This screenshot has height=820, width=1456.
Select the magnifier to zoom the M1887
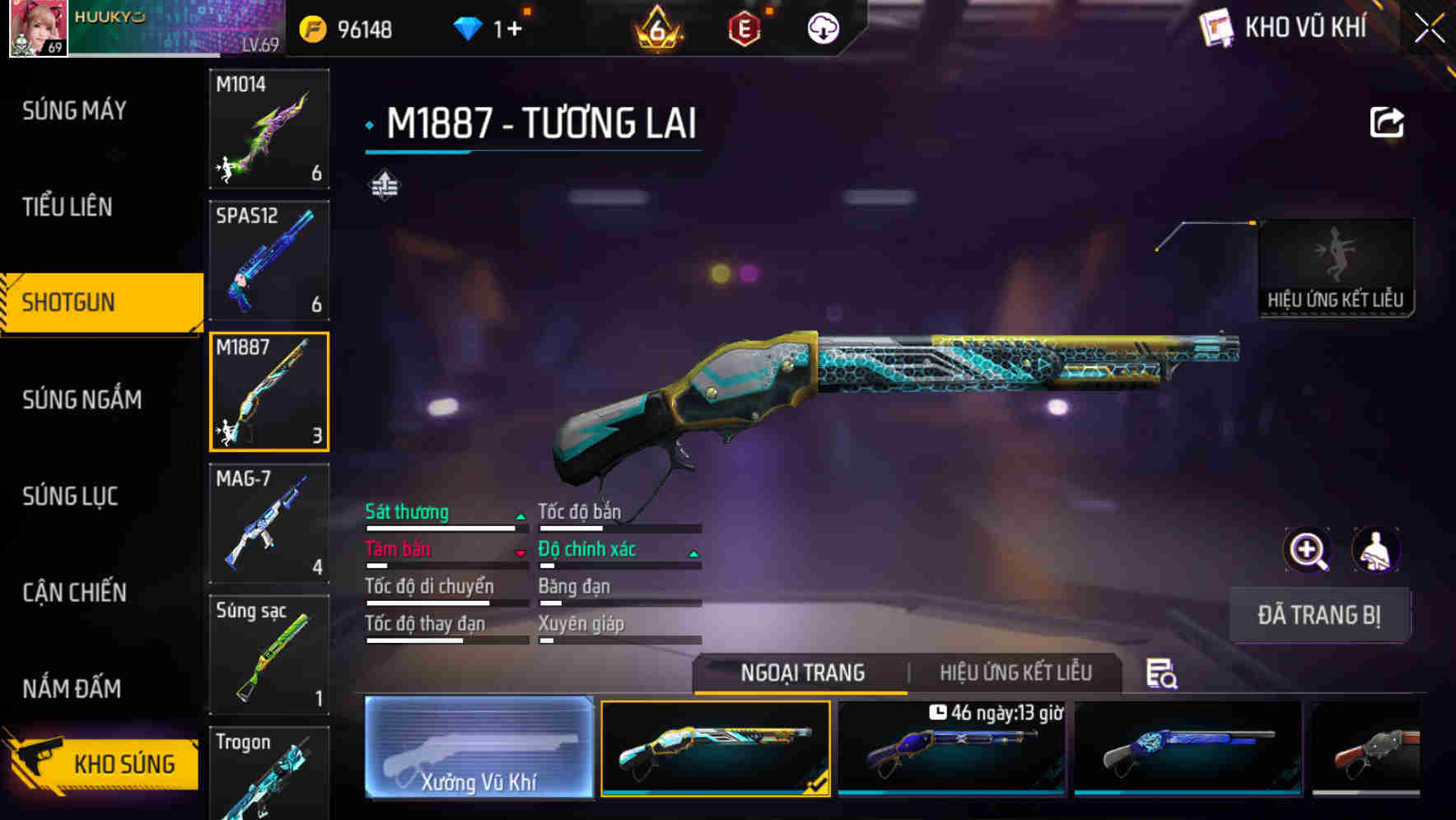point(1306,550)
